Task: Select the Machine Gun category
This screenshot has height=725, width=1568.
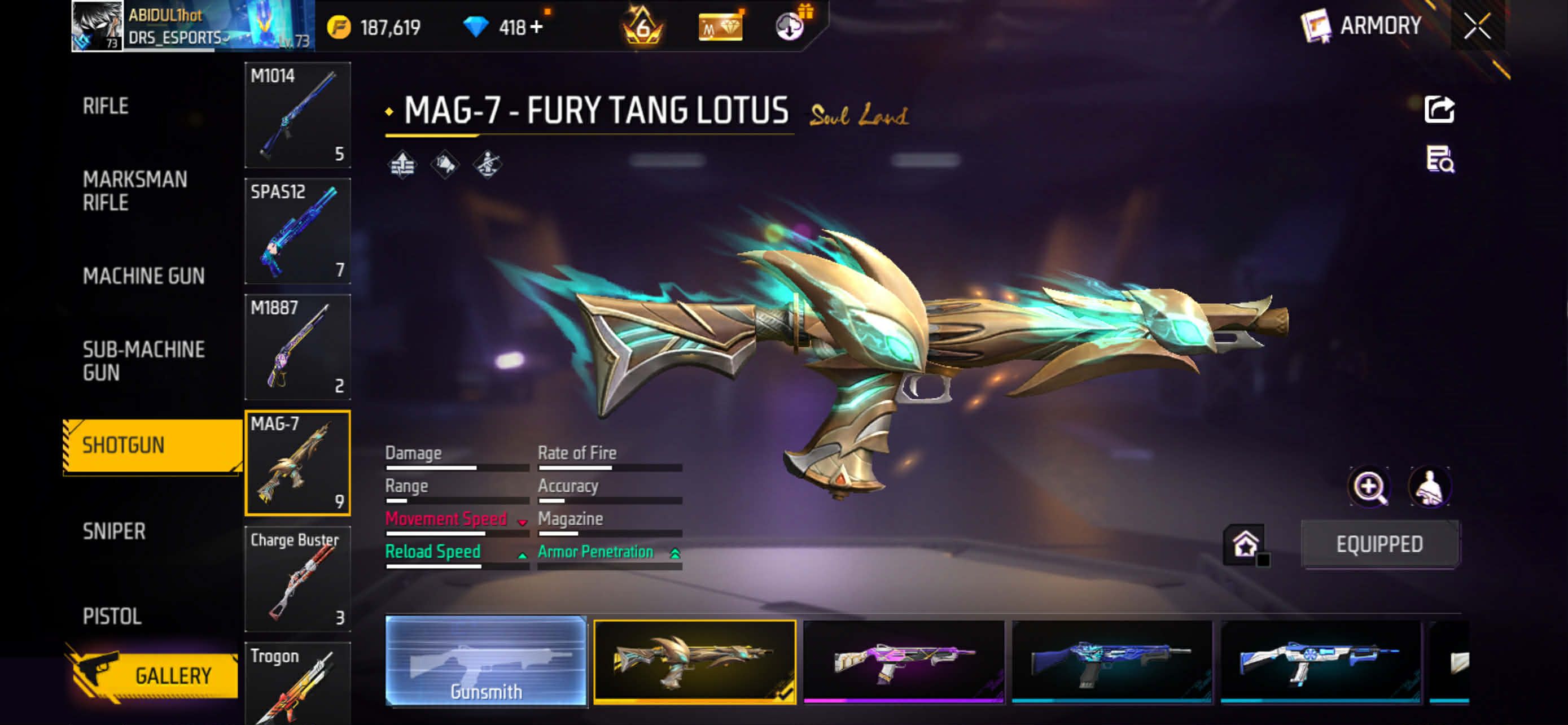Action: (x=143, y=276)
